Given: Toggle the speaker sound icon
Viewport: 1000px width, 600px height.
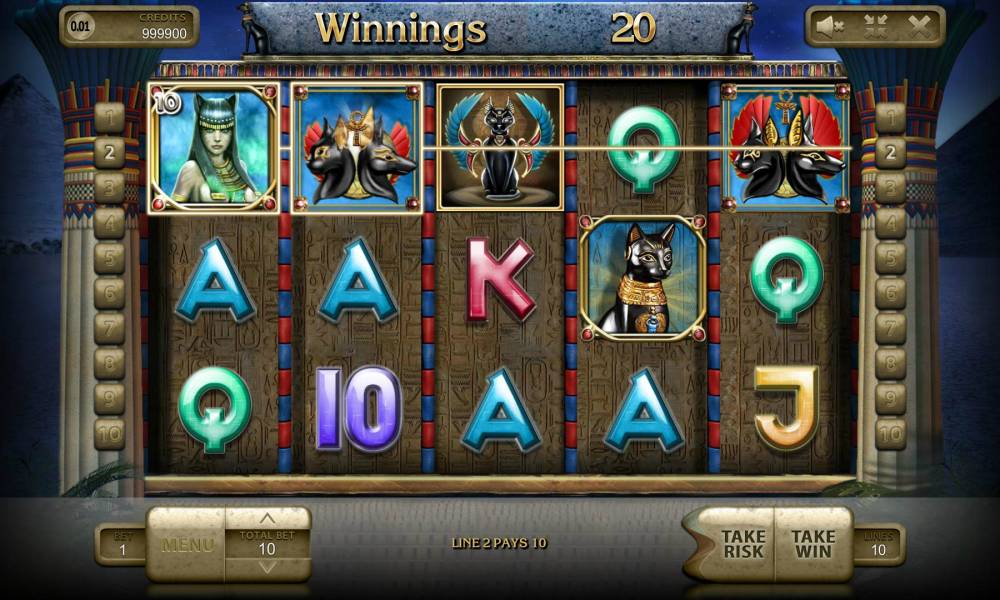Looking at the screenshot, I should pos(829,27).
